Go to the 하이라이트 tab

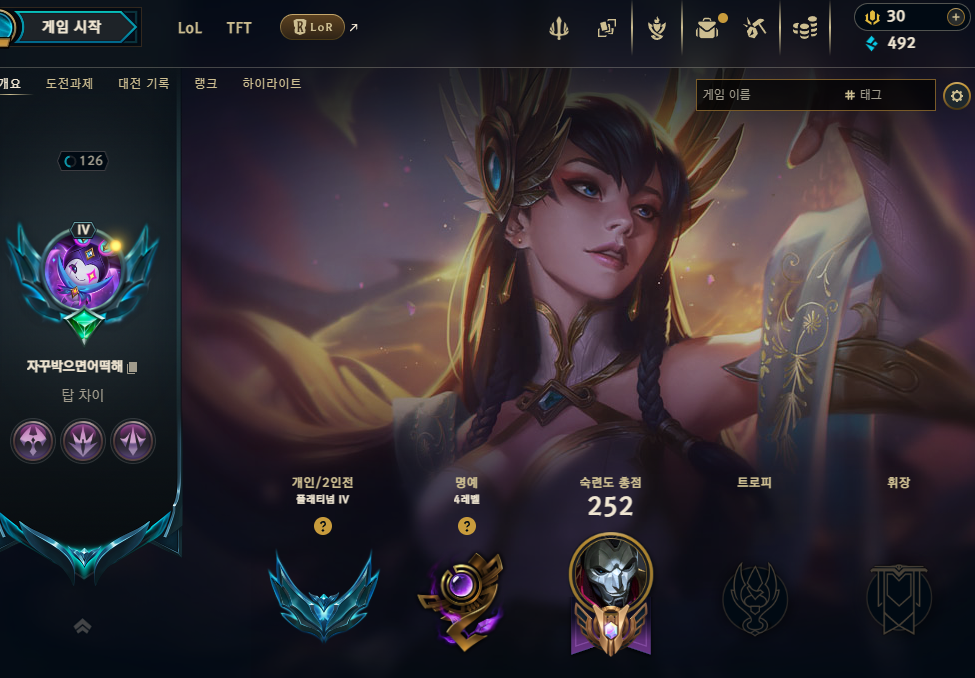click(272, 84)
